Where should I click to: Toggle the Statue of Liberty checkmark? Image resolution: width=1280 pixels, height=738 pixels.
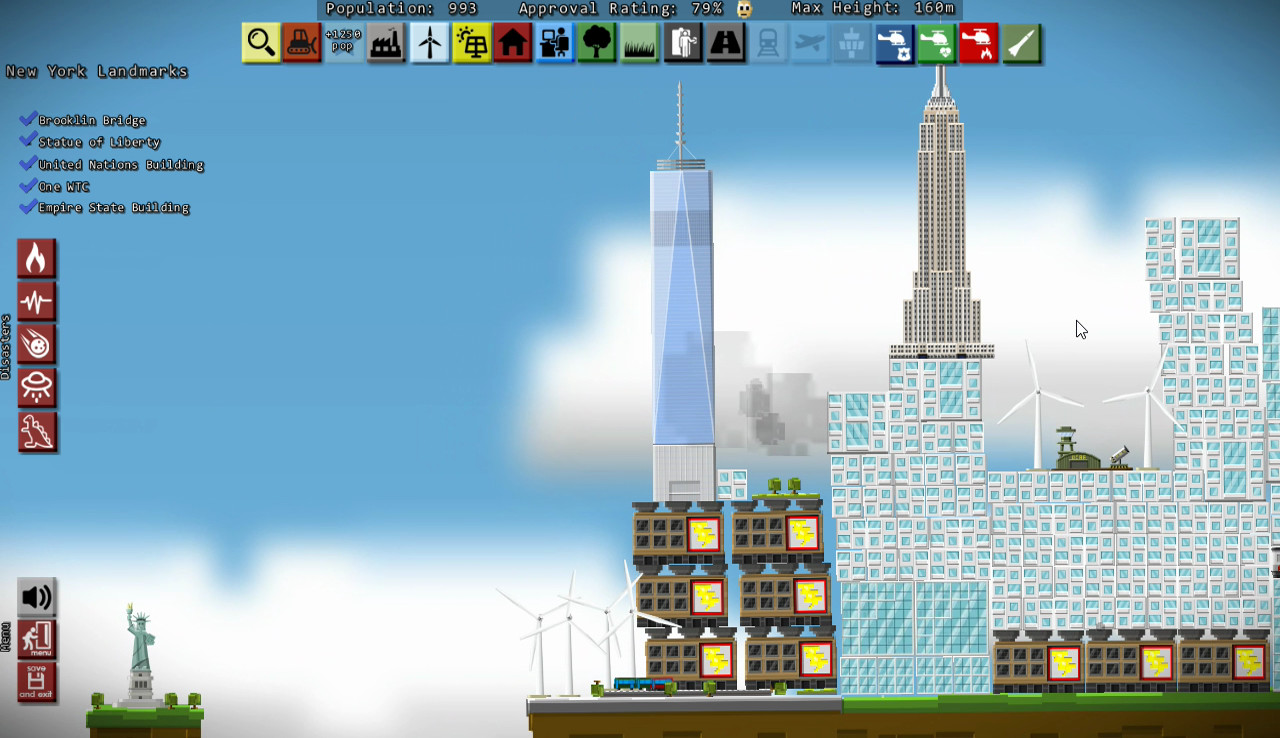(27, 141)
